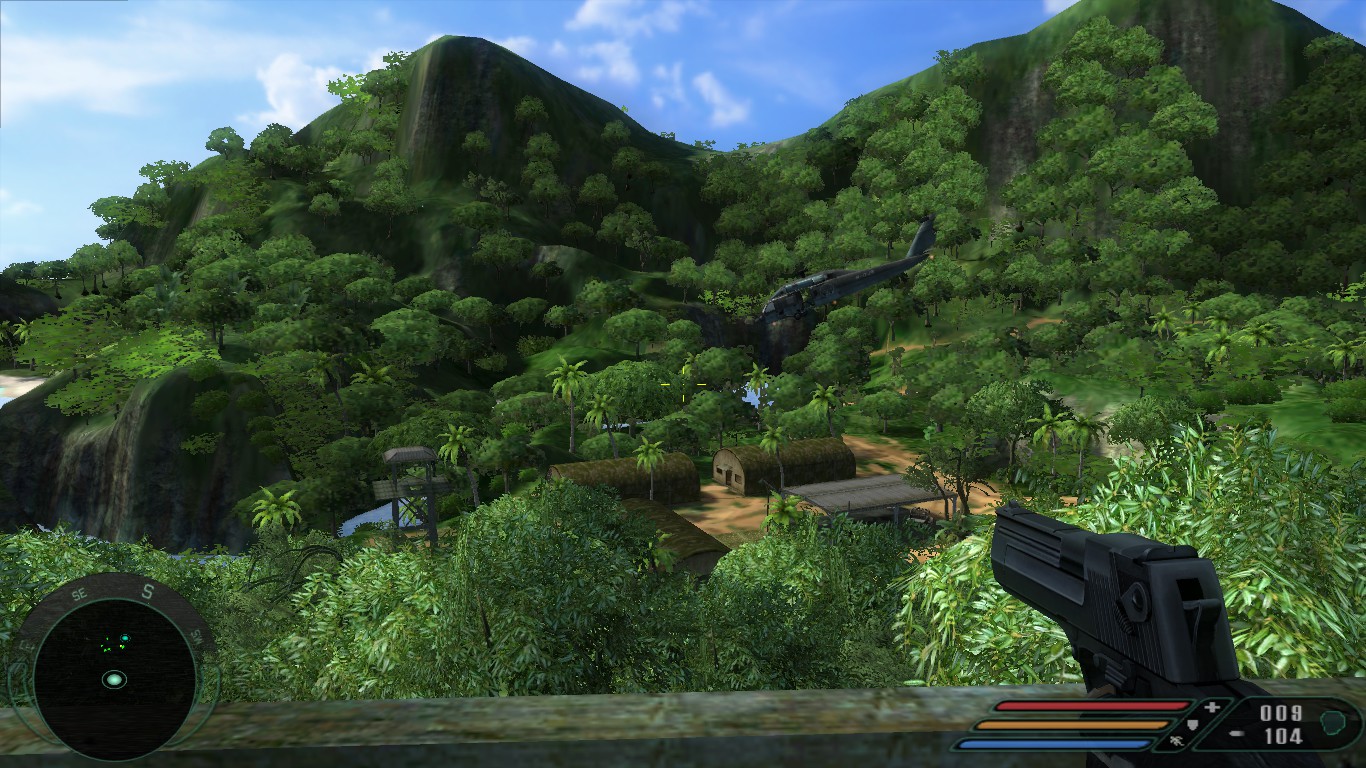Viewport: 1366px width, 768px height.
Task: Click the running-figure stamina icon
Action: (1177, 742)
